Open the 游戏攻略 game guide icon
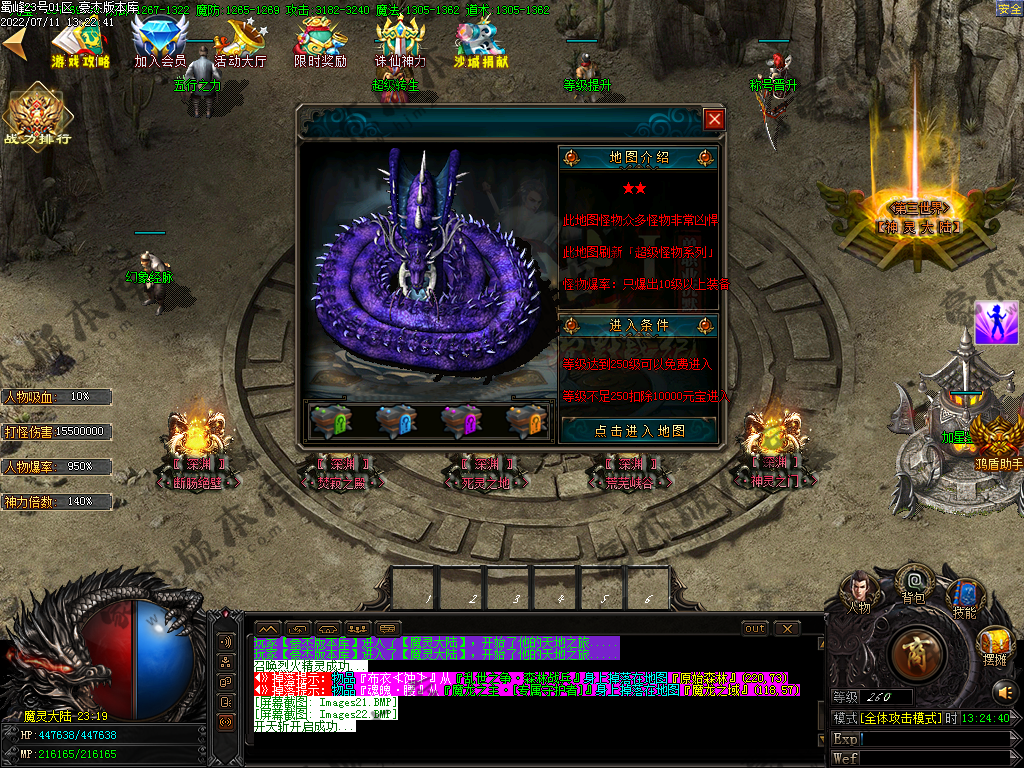Viewport: 1024px width, 768px height. pyautogui.click(x=82, y=42)
